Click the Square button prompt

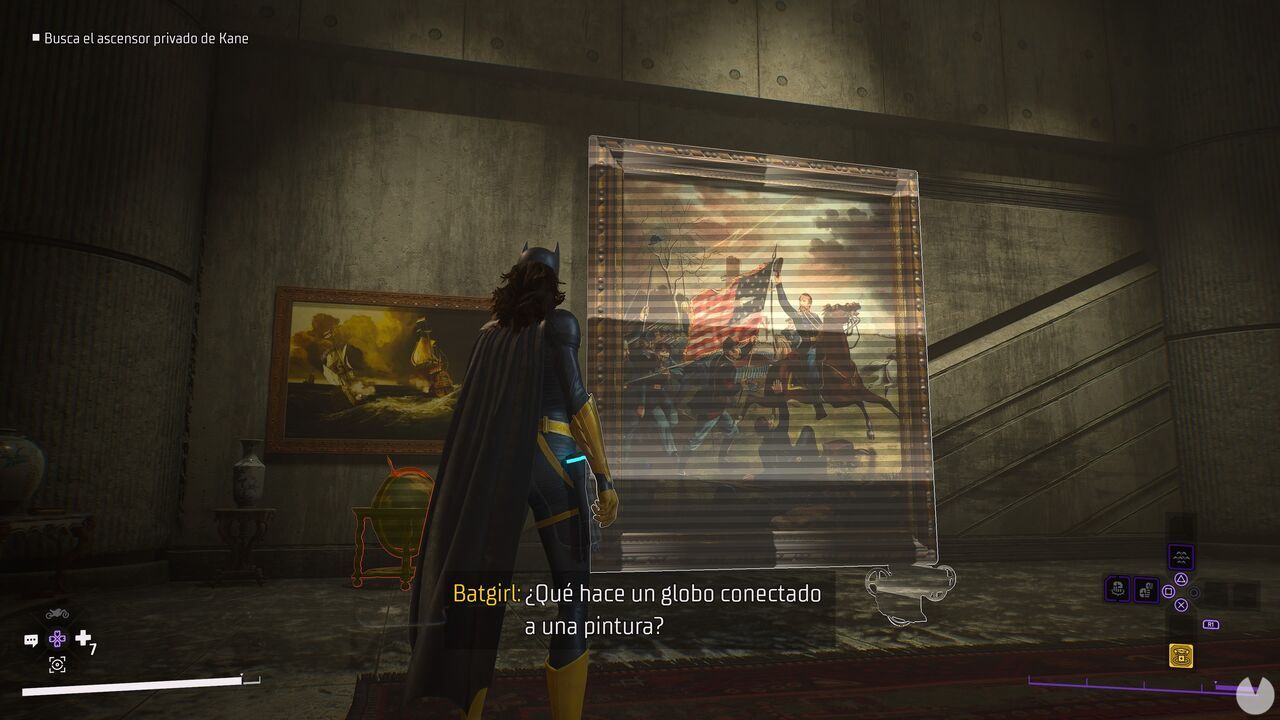point(1167,590)
